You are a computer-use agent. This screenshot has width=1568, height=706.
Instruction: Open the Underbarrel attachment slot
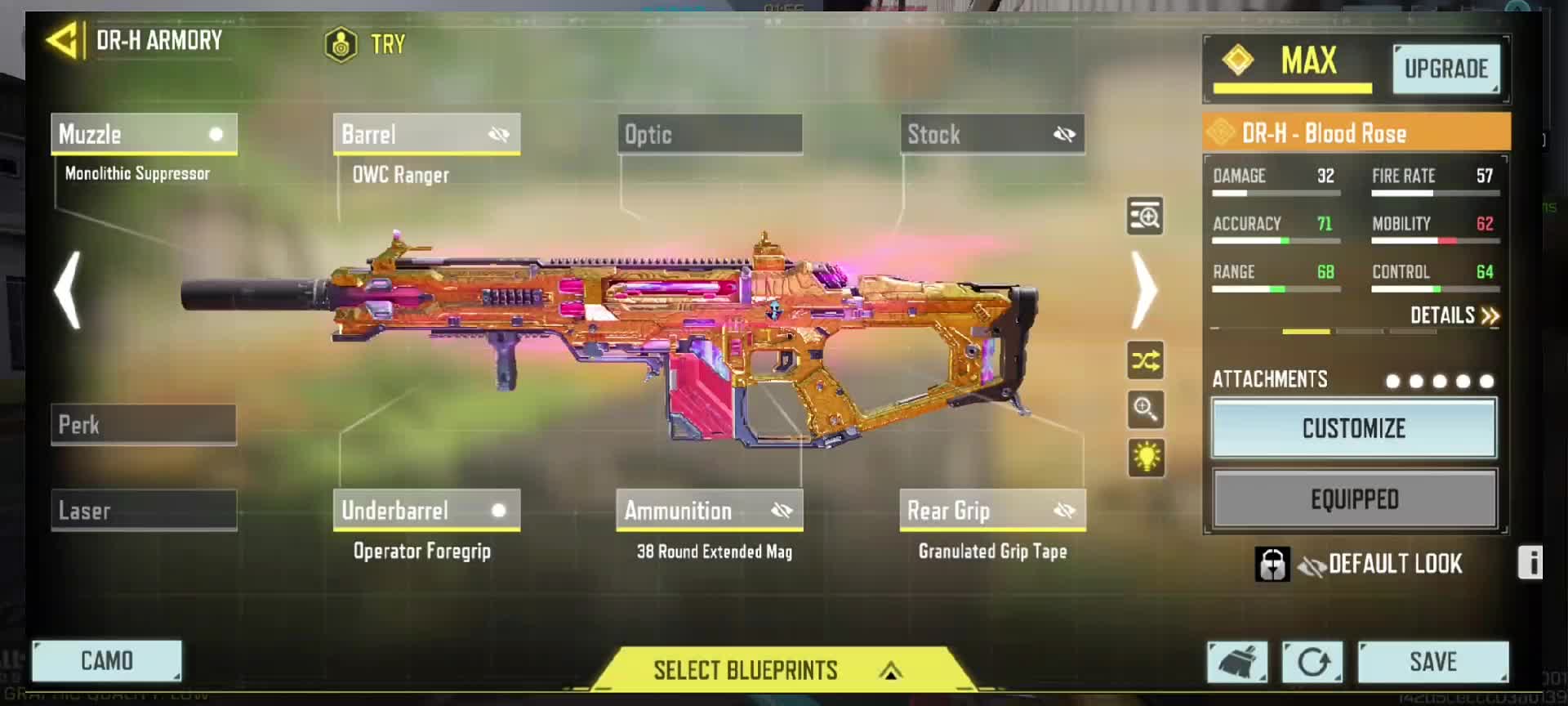pyautogui.click(x=426, y=511)
